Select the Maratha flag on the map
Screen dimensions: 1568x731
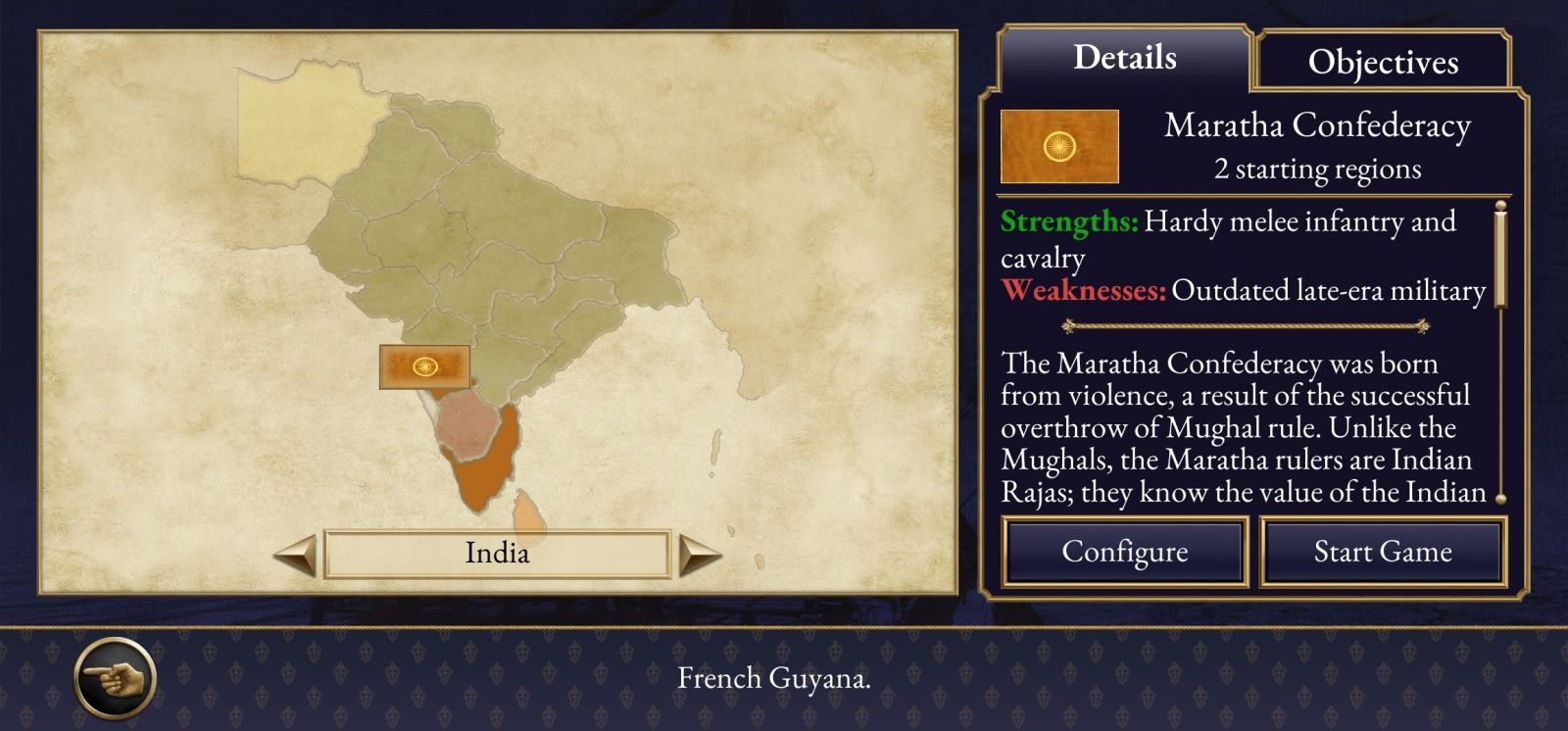click(x=424, y=366)
